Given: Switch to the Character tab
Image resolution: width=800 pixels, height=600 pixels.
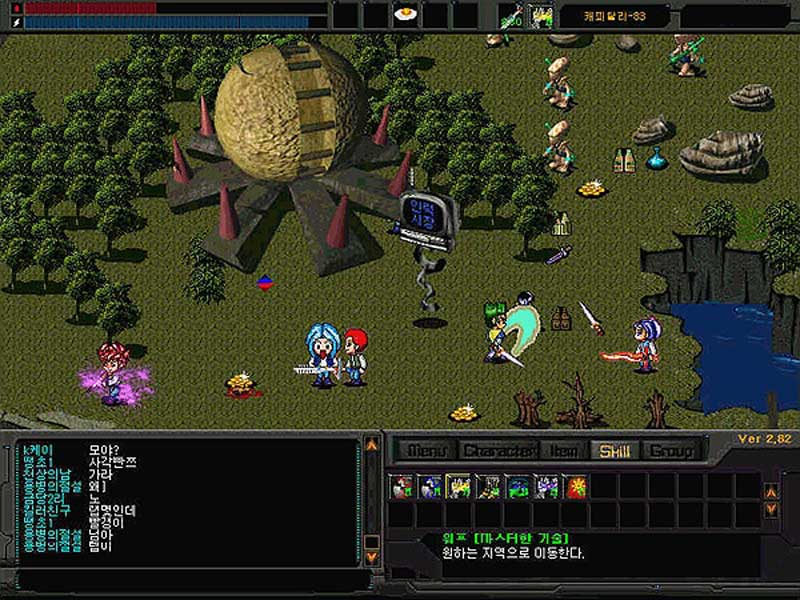Looking at the screenshot, I should [x=499, y=451].
